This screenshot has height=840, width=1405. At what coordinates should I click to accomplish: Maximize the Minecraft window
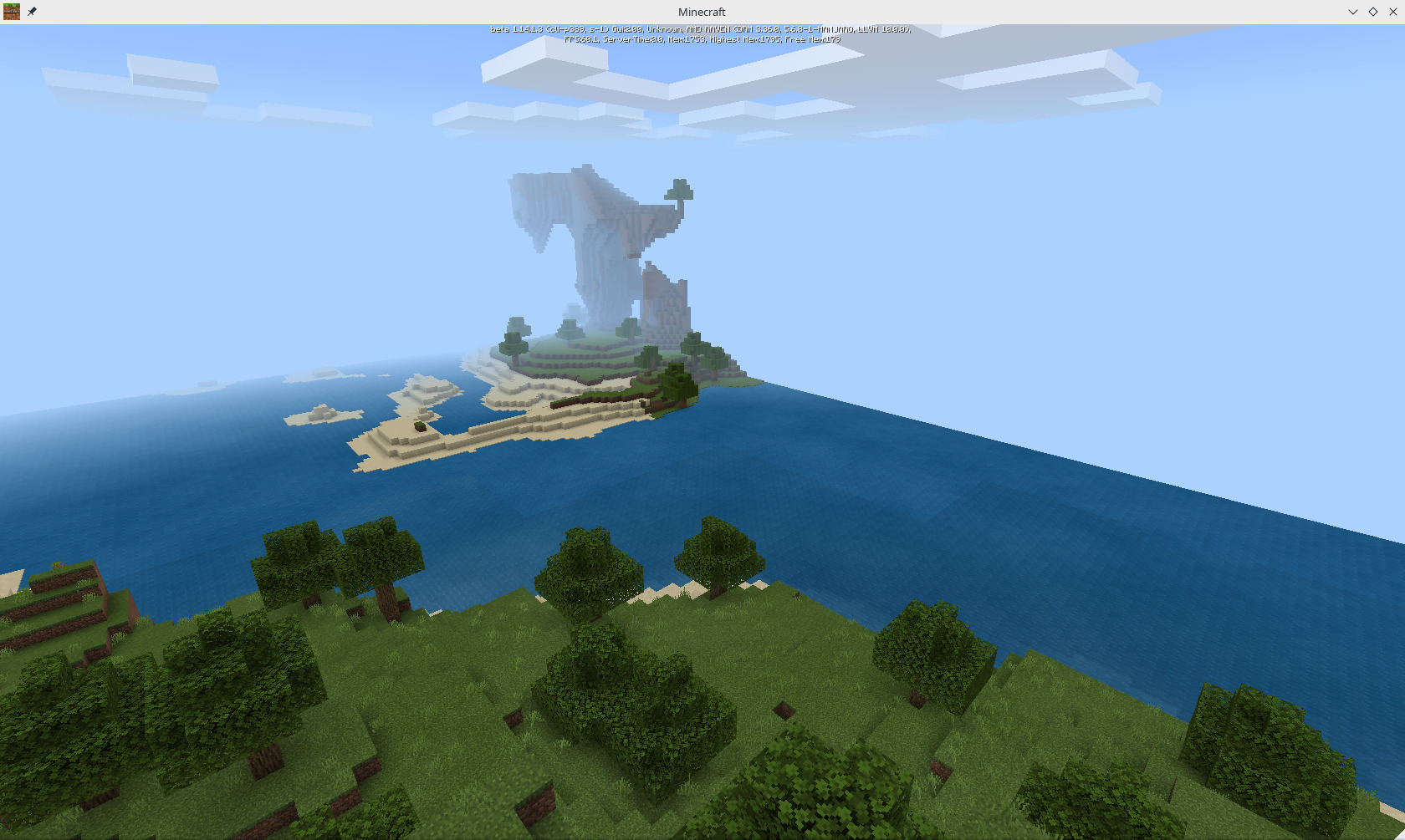coord(1372,12)
